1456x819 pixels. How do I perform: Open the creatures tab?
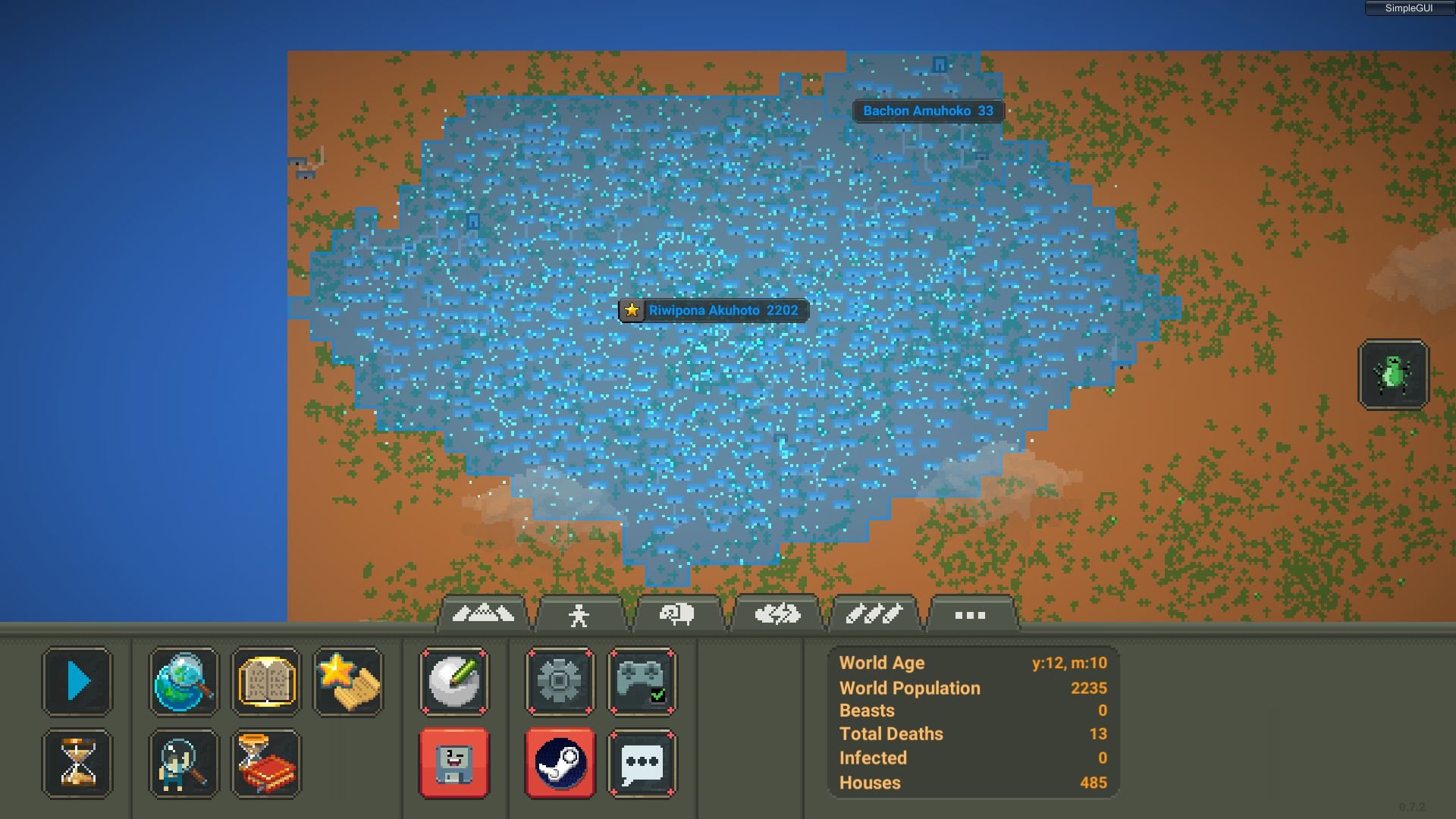580,614
